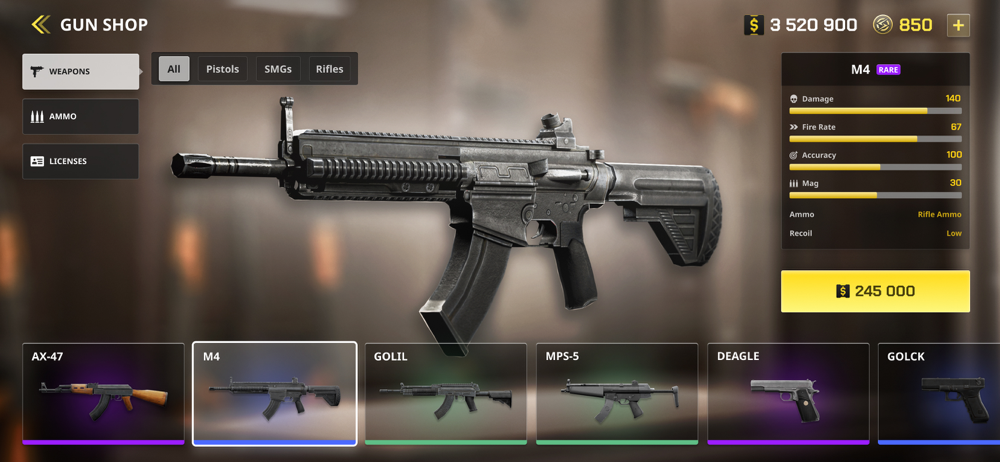This screenshot has width=1000, height=462.
Task: Choose the GOLCK pistol card
Action: pos(940,393)
